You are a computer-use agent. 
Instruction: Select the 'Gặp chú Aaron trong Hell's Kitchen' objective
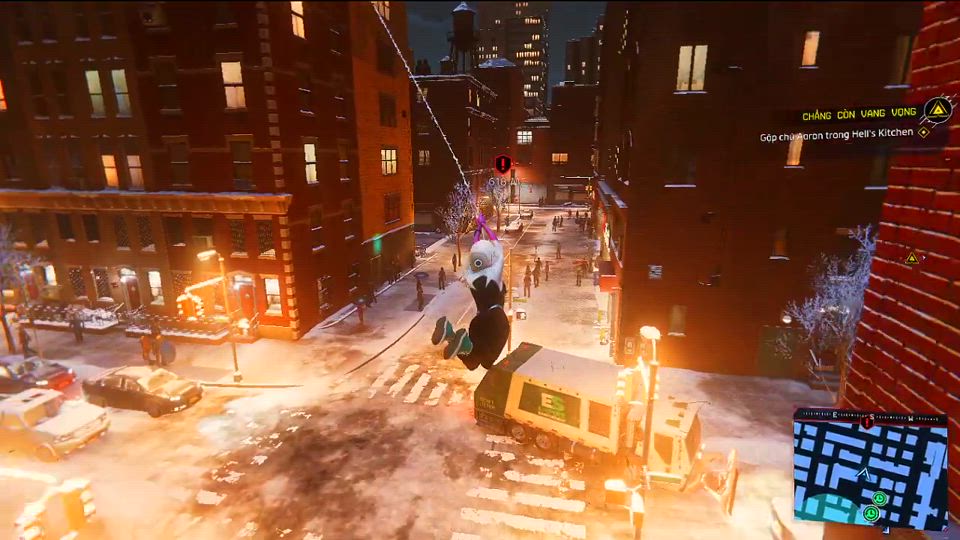click(x=836, y=133)
